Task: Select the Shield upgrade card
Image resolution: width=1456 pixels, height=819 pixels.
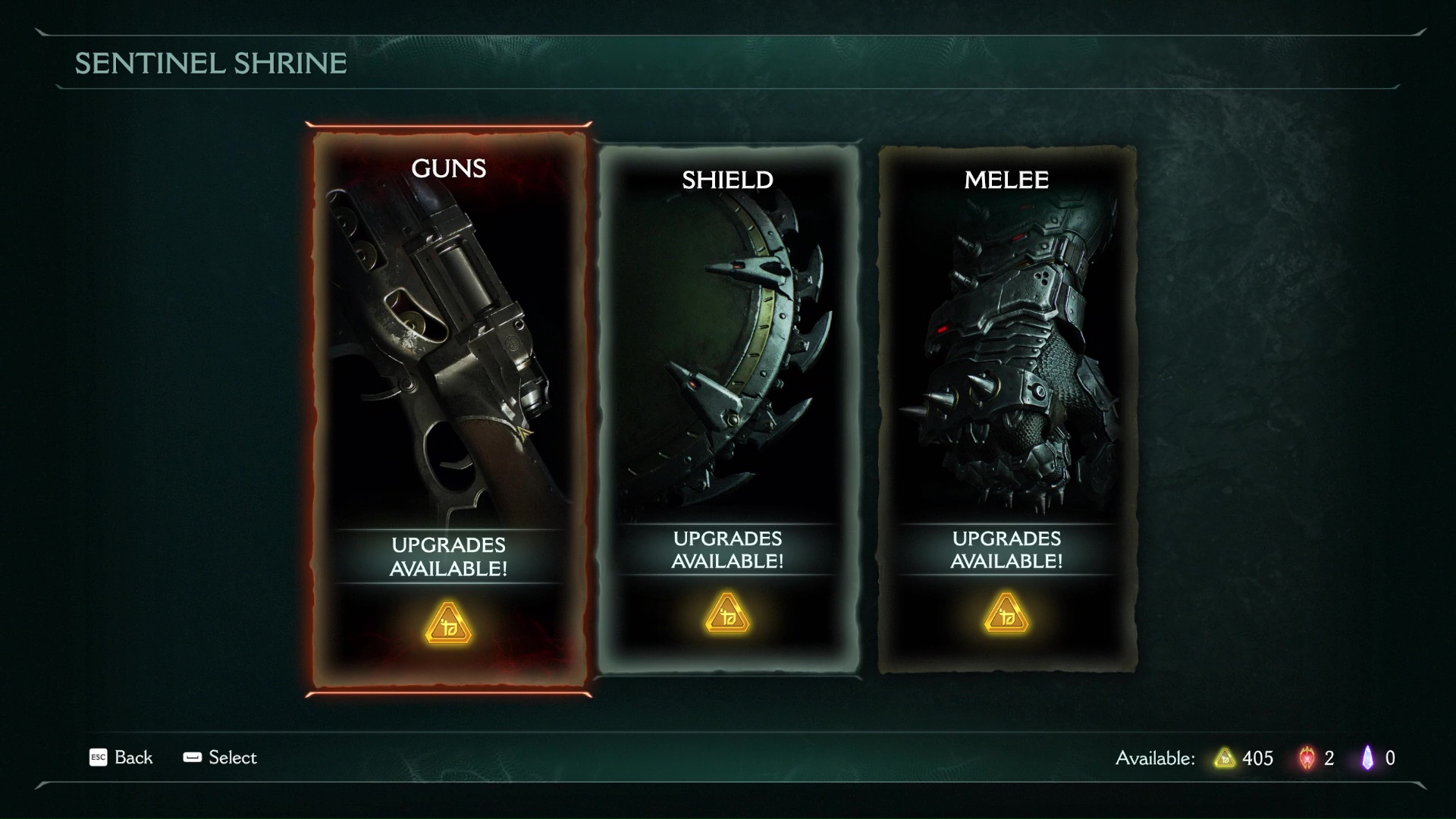Action: 727,409
